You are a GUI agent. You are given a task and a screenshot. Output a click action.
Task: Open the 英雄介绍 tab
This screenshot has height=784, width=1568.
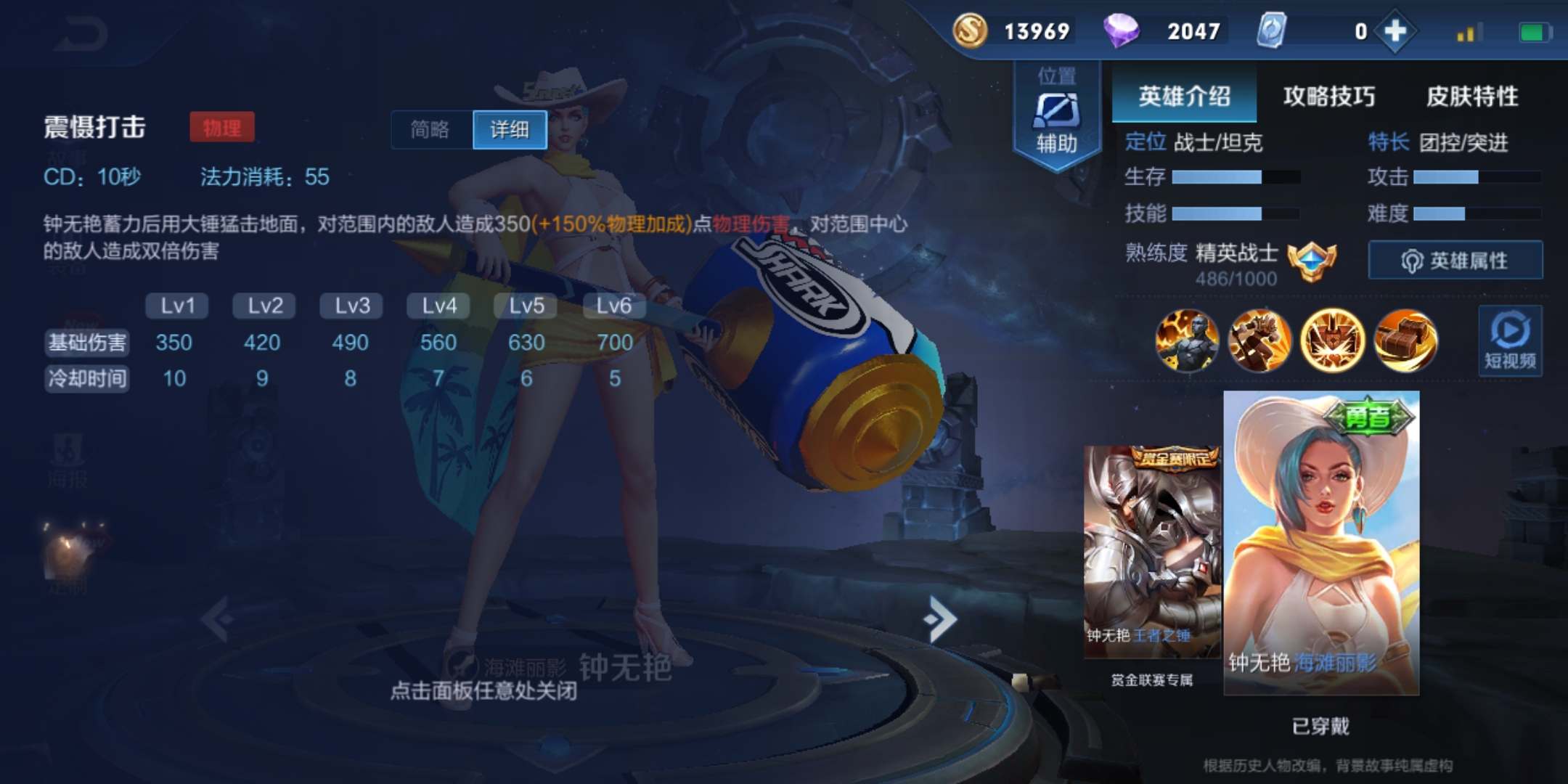pos(1184,96)
